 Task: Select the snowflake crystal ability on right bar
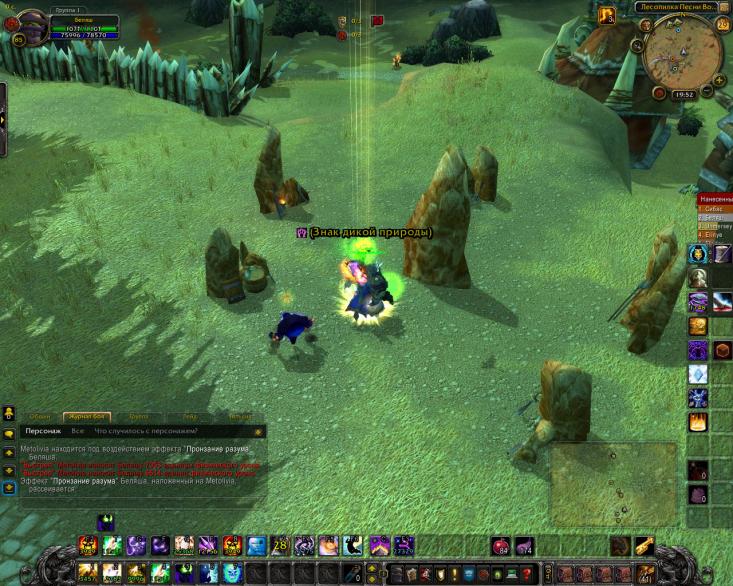[x=697, y=374]
